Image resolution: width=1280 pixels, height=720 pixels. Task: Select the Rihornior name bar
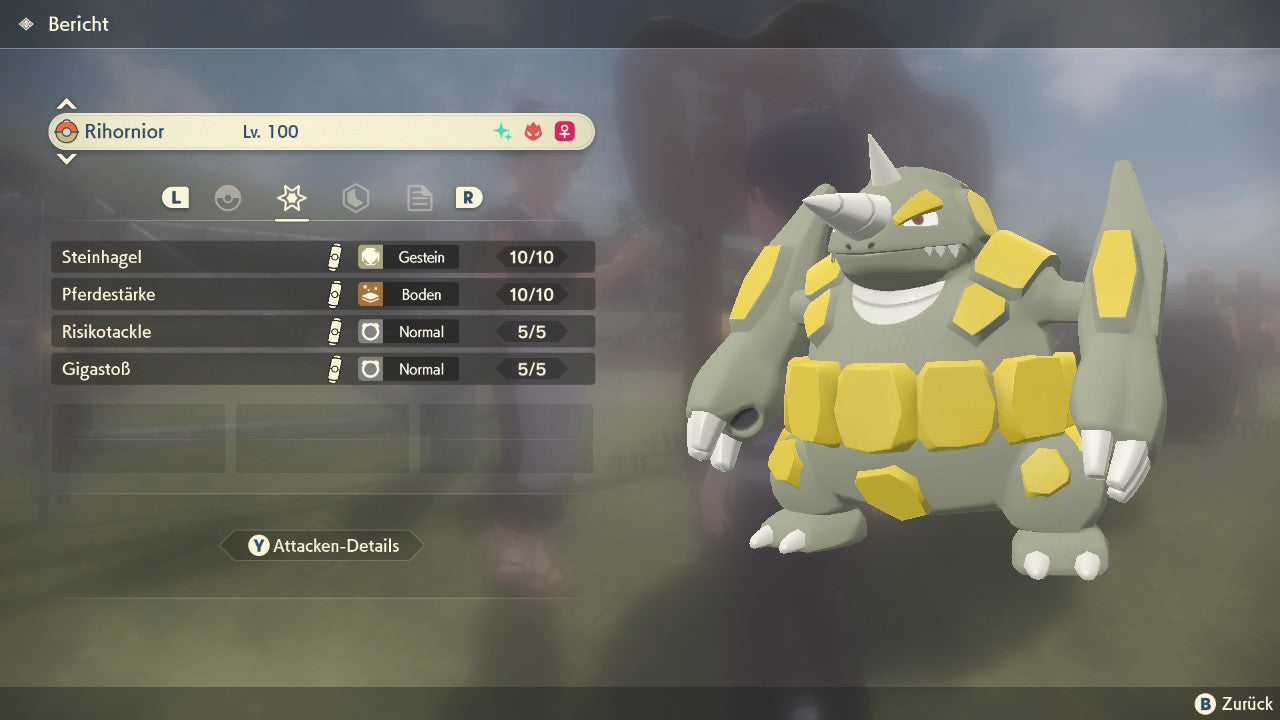(x=322, y=132)
